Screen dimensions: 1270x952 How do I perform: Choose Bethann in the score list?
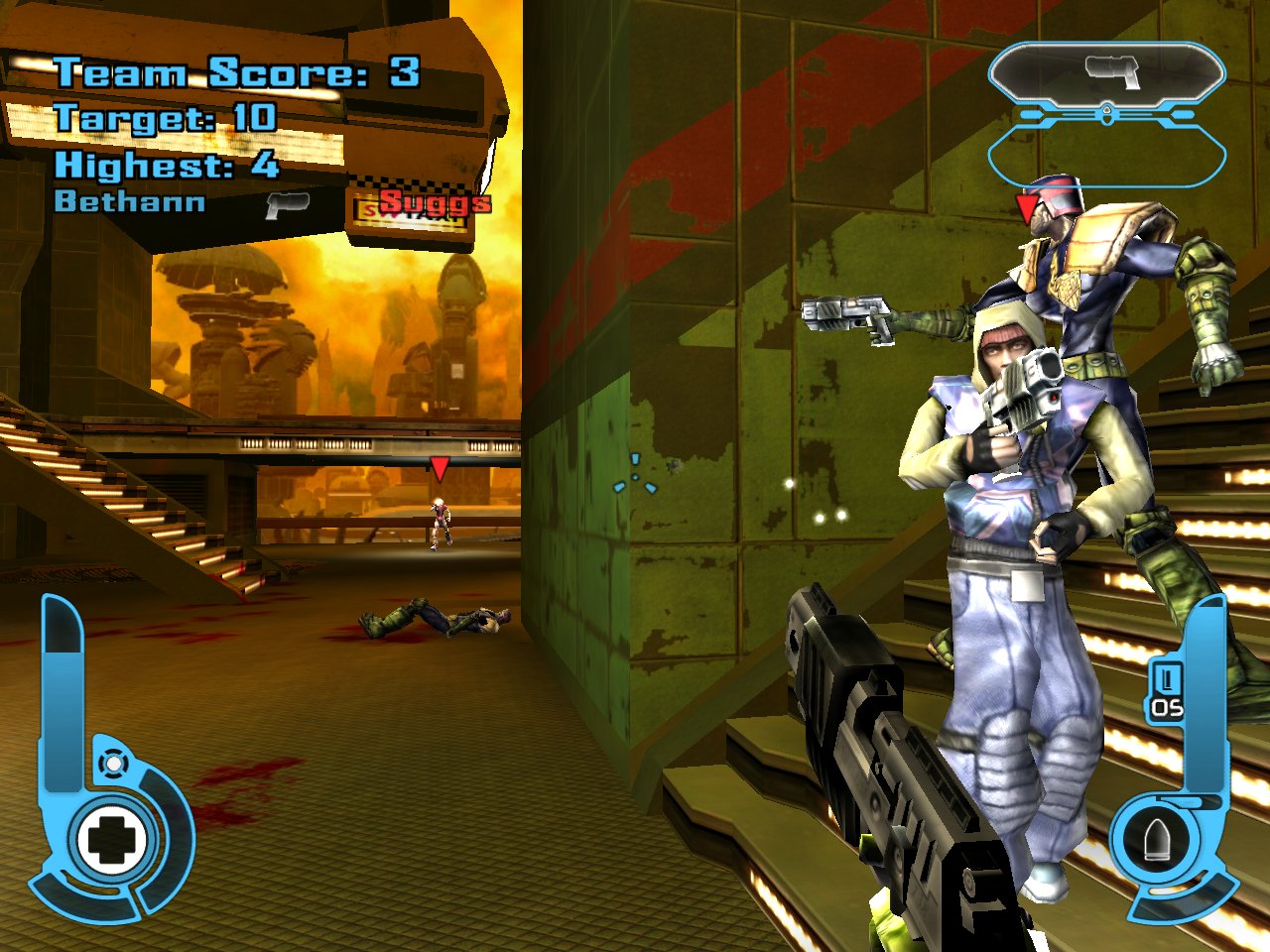130,202
